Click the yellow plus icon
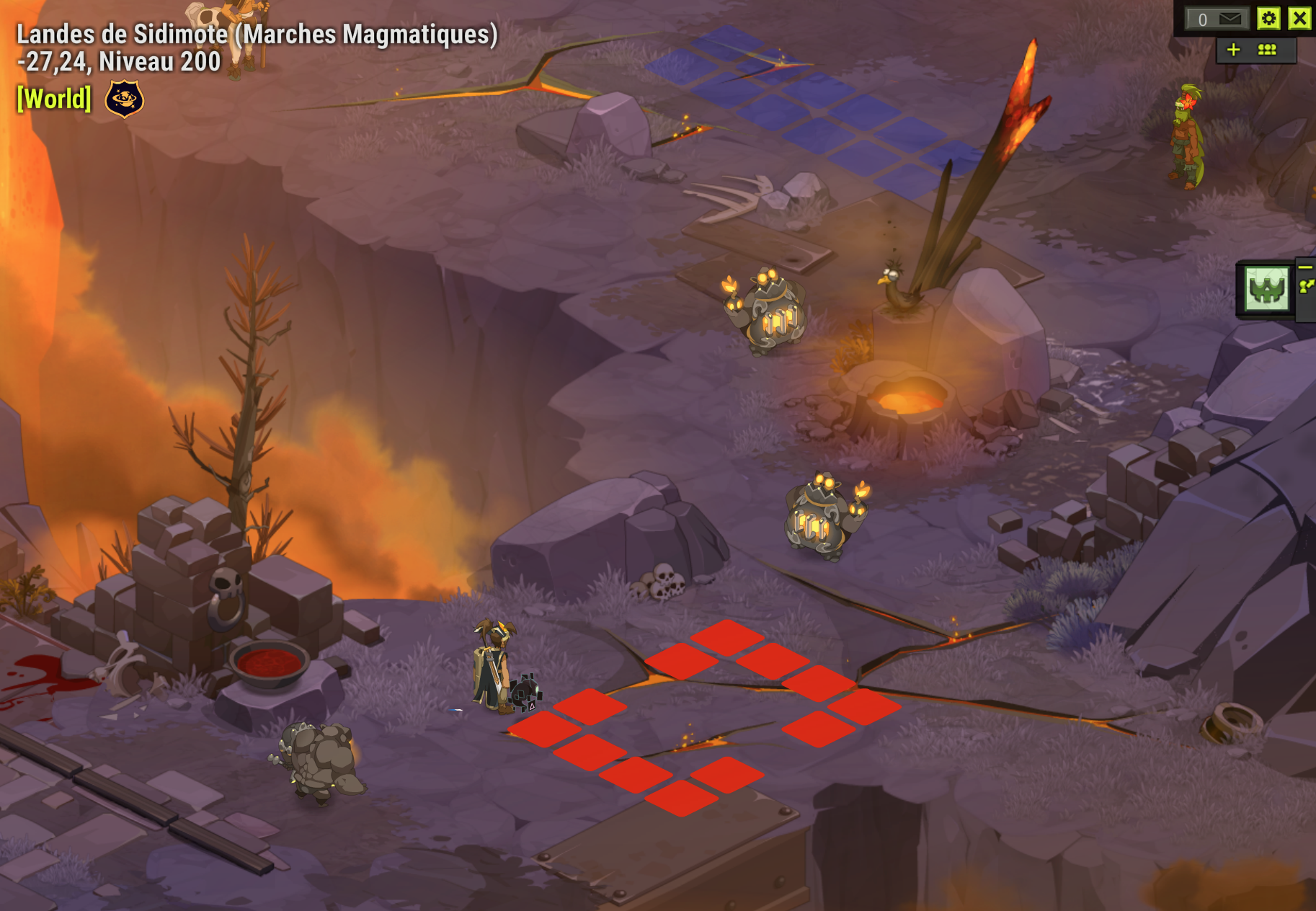 click(1233, 50)
